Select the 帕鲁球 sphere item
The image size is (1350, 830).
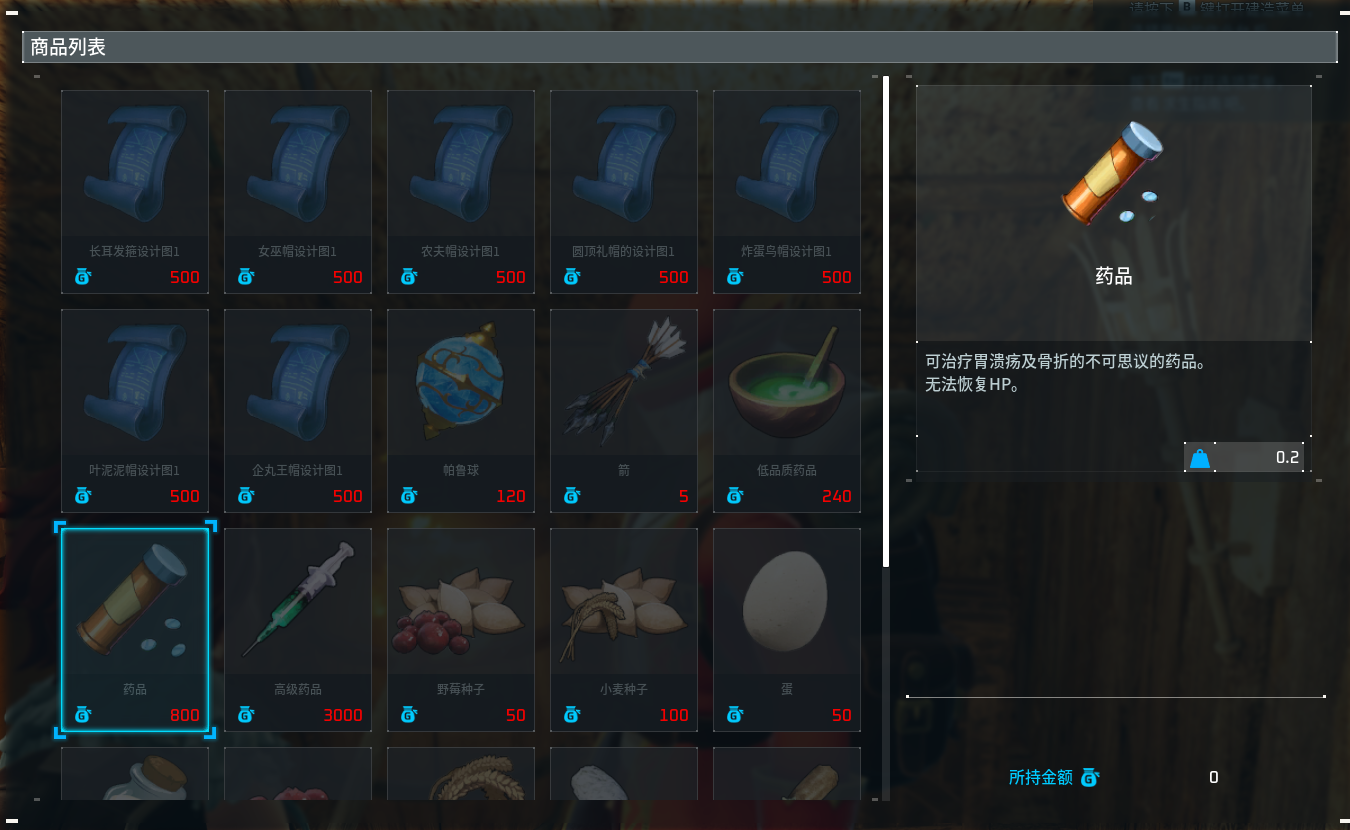461,411
